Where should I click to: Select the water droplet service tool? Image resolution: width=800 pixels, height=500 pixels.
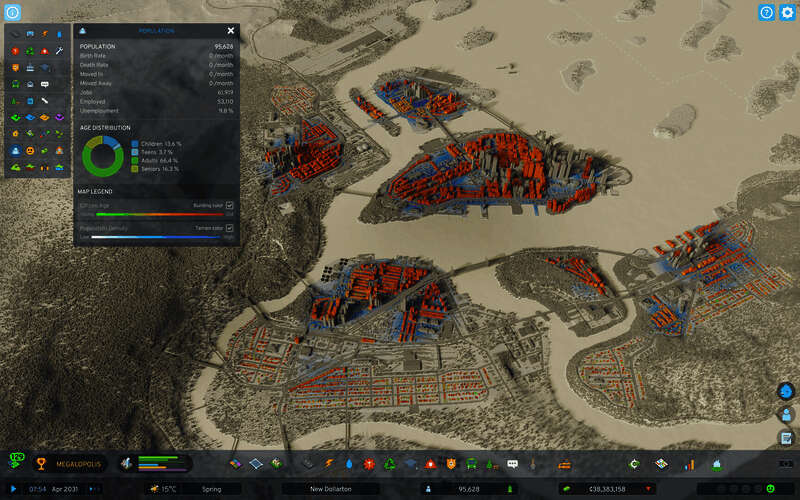point(350,464)
